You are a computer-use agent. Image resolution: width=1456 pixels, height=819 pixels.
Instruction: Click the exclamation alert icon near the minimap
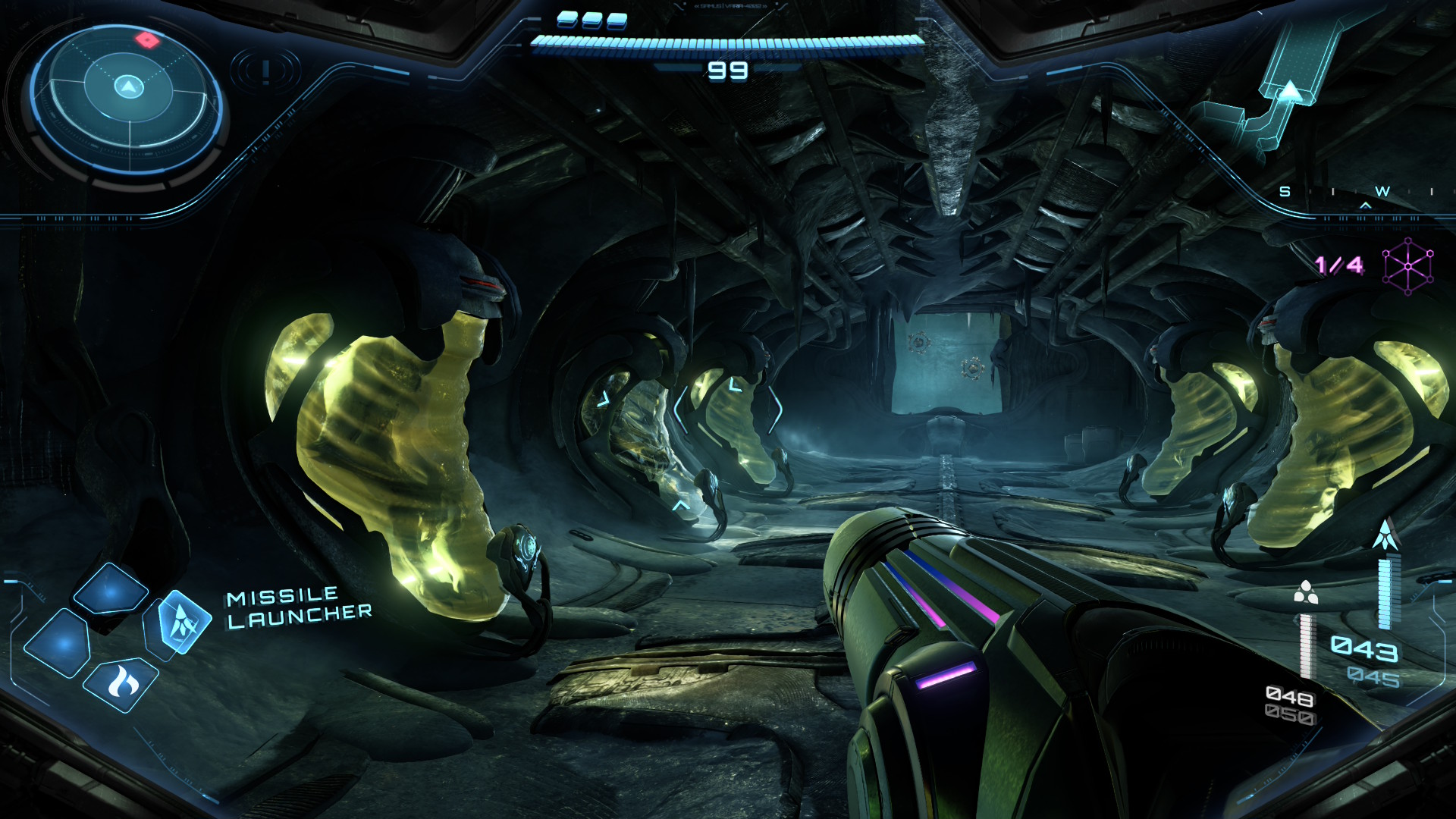265,74
